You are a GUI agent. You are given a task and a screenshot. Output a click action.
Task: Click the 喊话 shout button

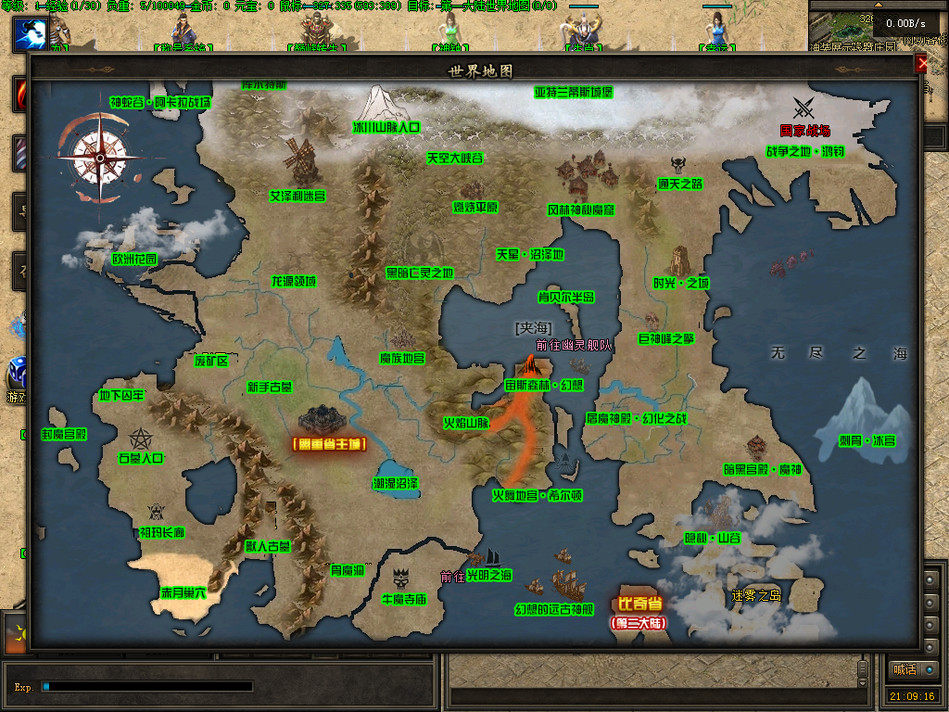click(904, 669)
